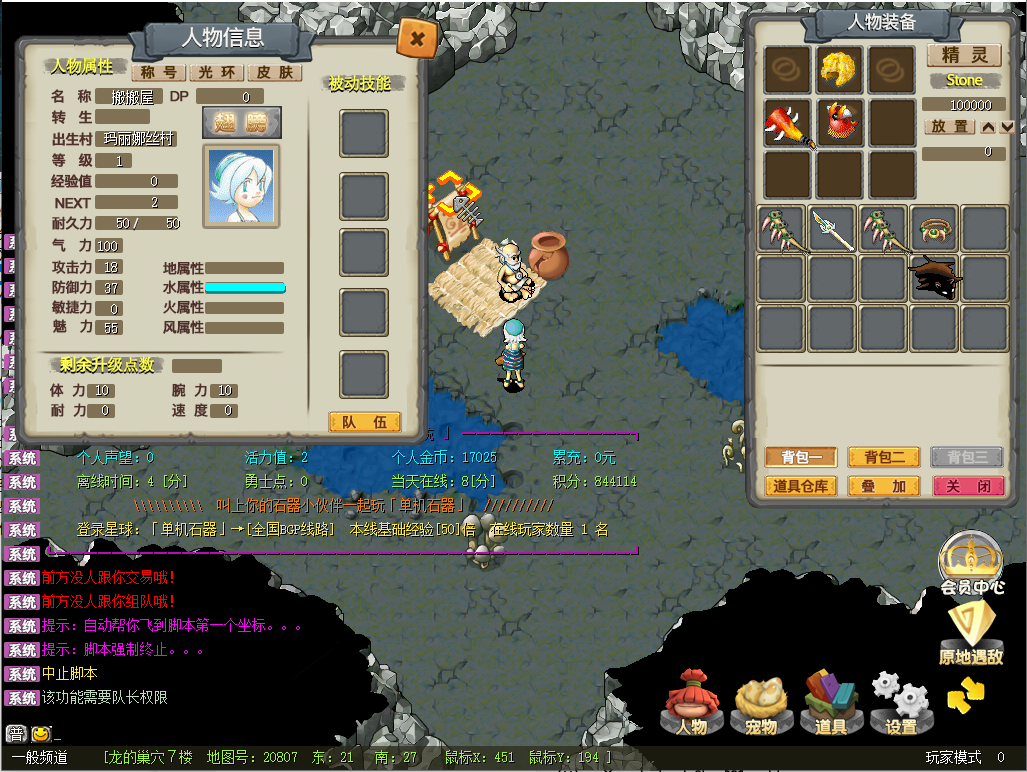Open the 光环 aura tab
The image size is (1027, 772).
[216, 72]
